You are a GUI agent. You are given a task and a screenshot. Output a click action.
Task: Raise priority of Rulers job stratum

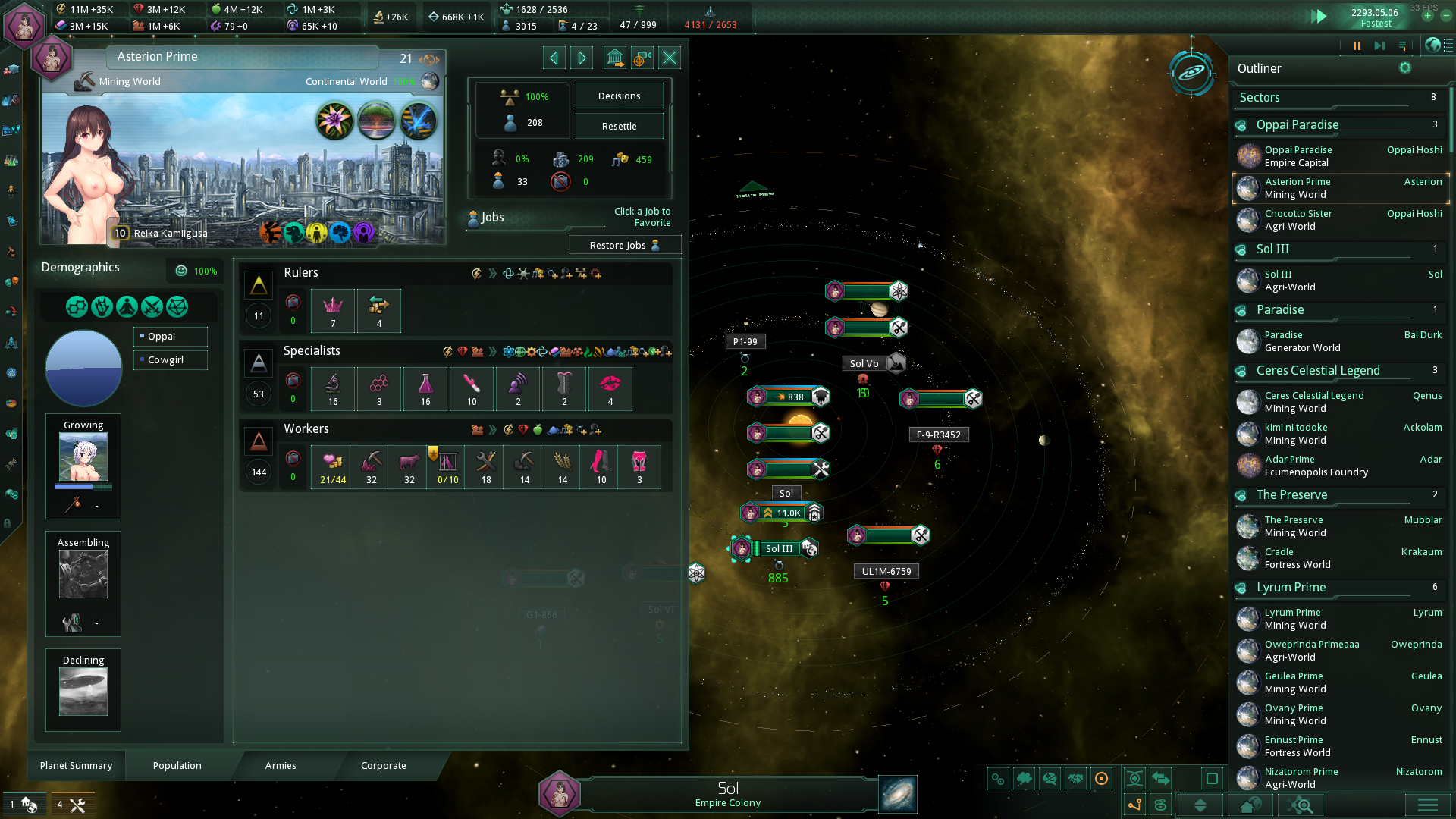(259, 285)
